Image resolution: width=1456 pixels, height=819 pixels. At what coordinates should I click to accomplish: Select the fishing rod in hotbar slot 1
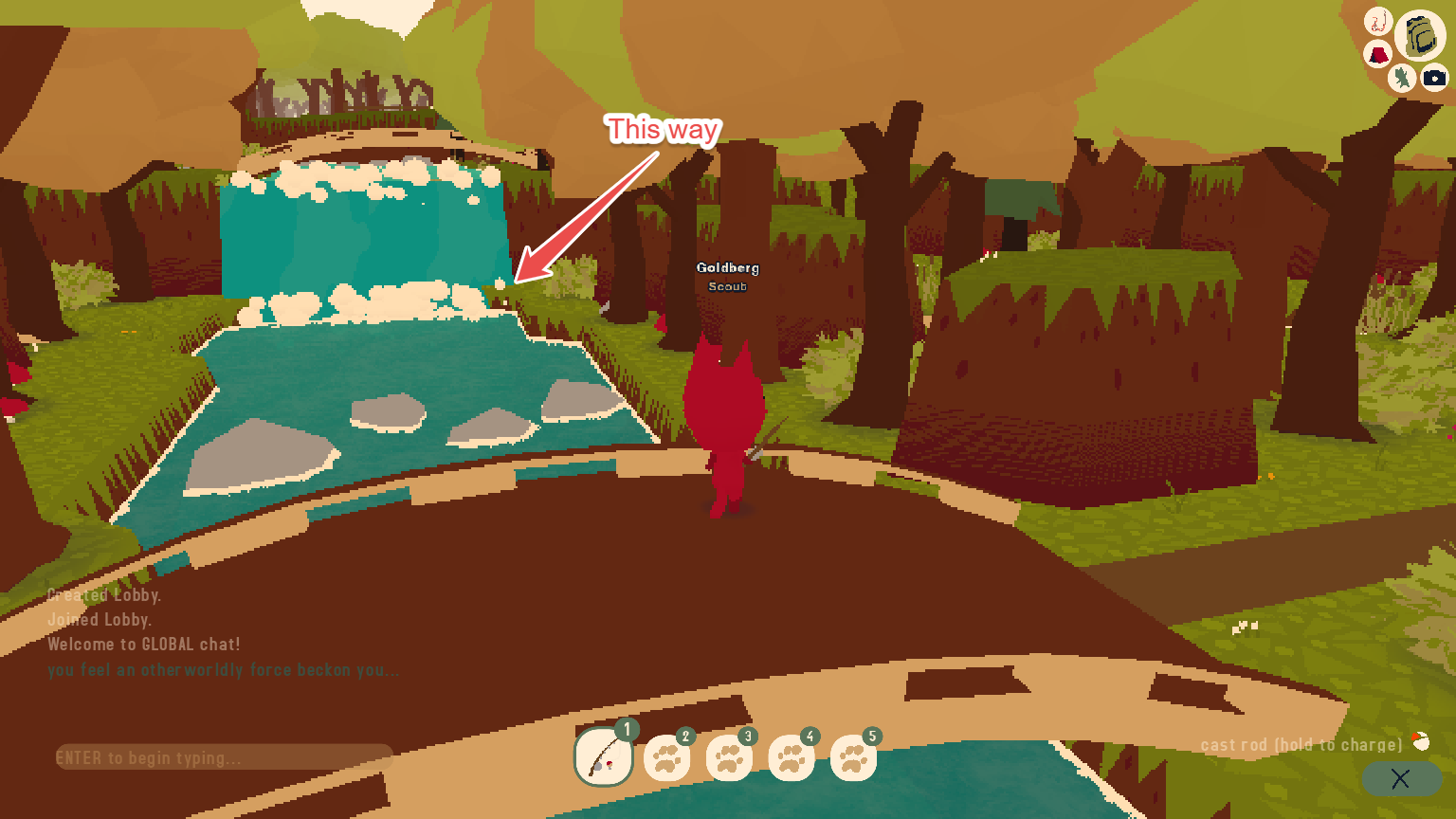(605, 756)
